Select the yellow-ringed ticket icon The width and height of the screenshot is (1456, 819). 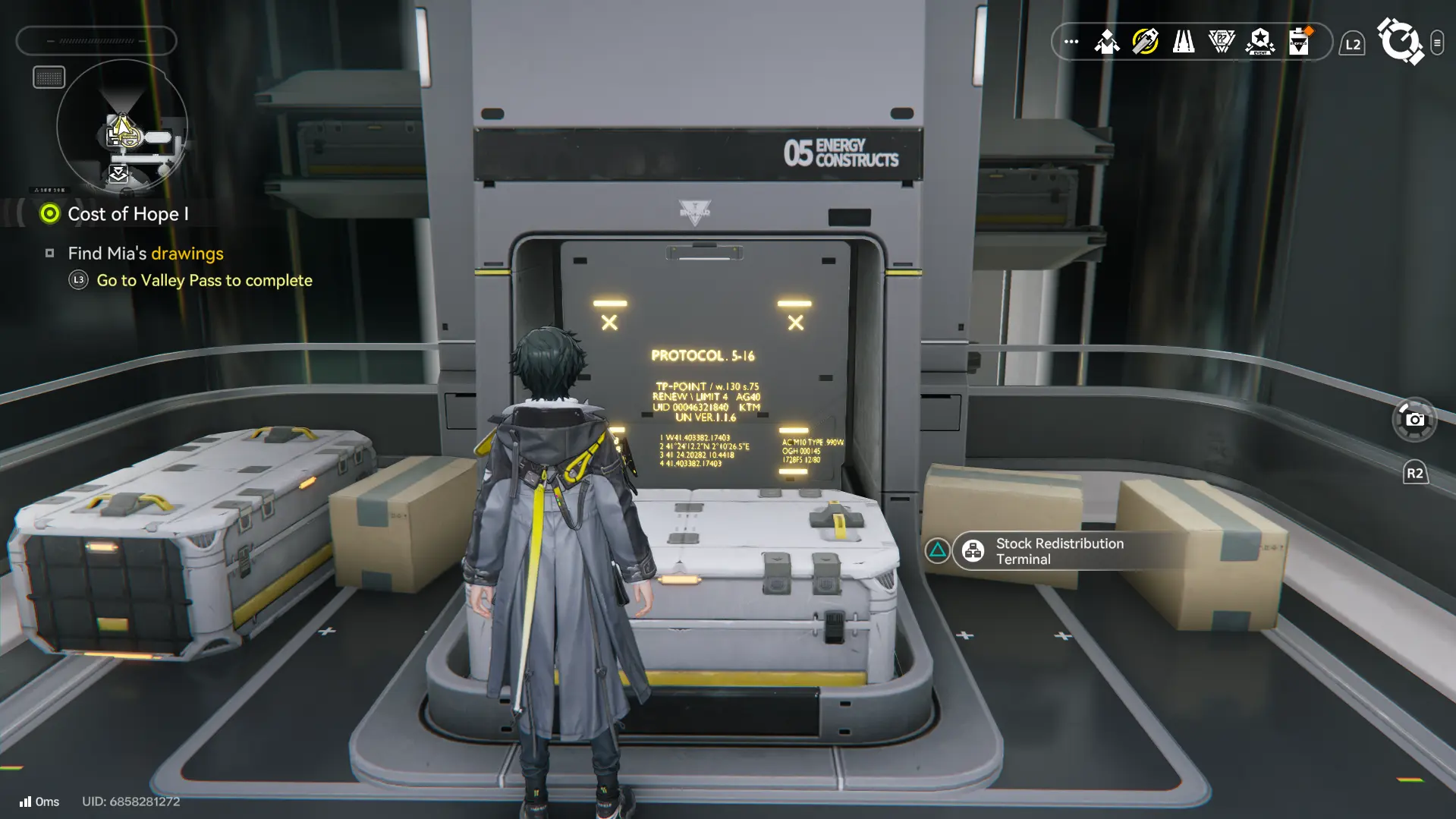1145,42
